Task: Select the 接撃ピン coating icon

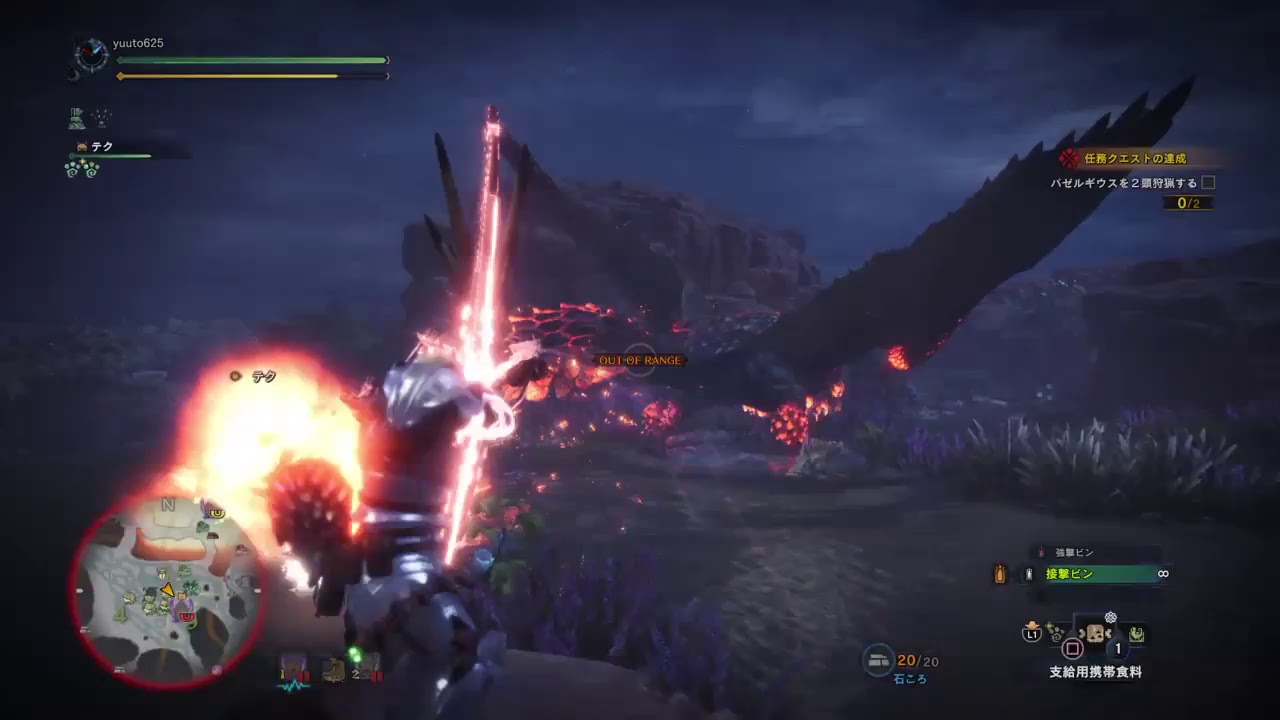Action: [x=1029, y=574]
